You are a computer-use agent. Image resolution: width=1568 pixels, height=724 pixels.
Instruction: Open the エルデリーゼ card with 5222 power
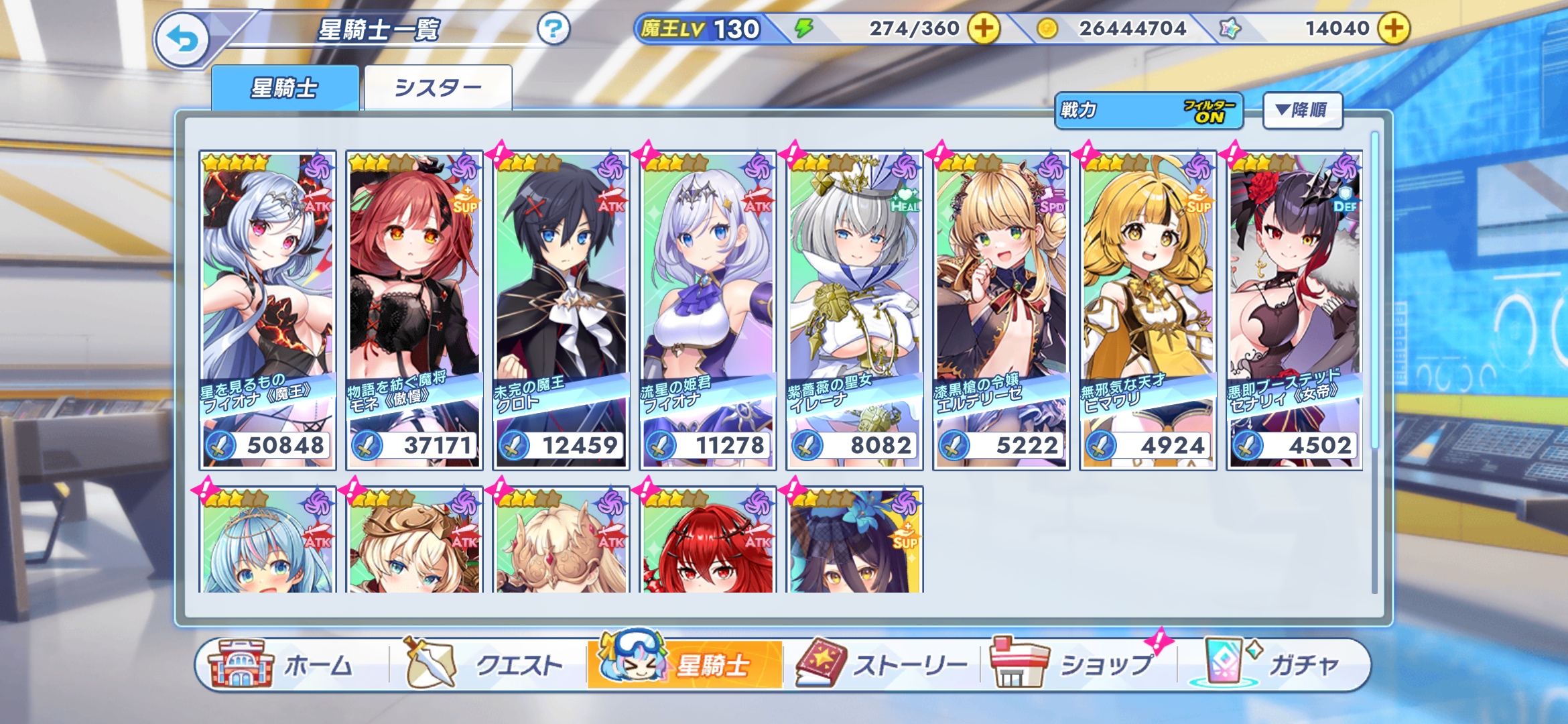click(x=1001, y=310)
